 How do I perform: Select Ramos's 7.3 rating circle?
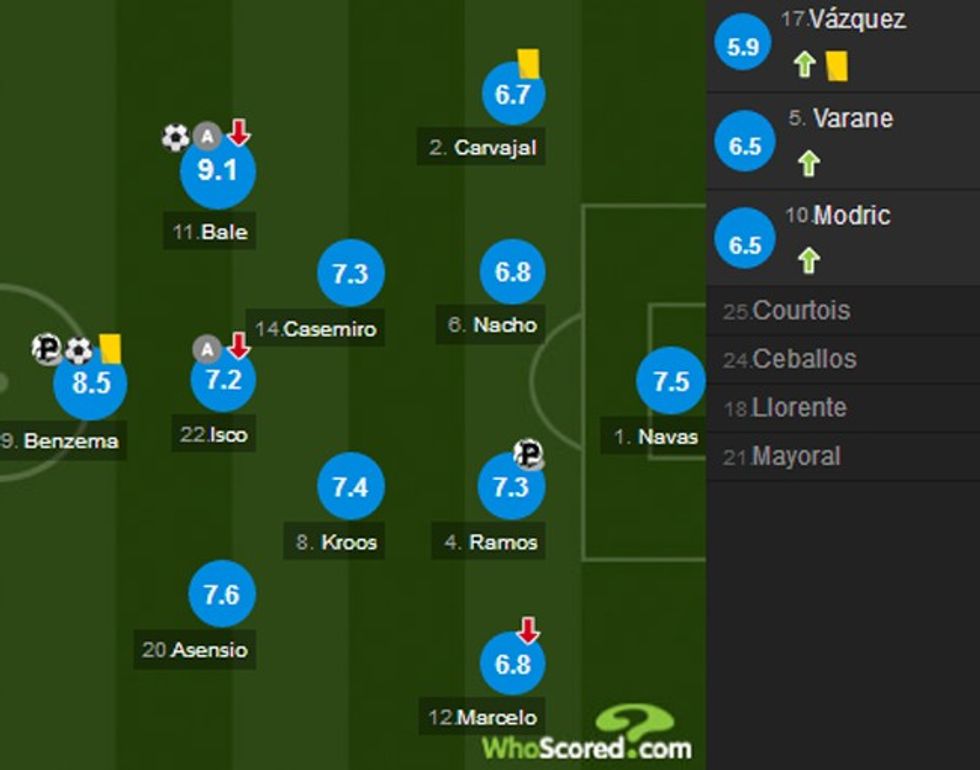point(511,487)
